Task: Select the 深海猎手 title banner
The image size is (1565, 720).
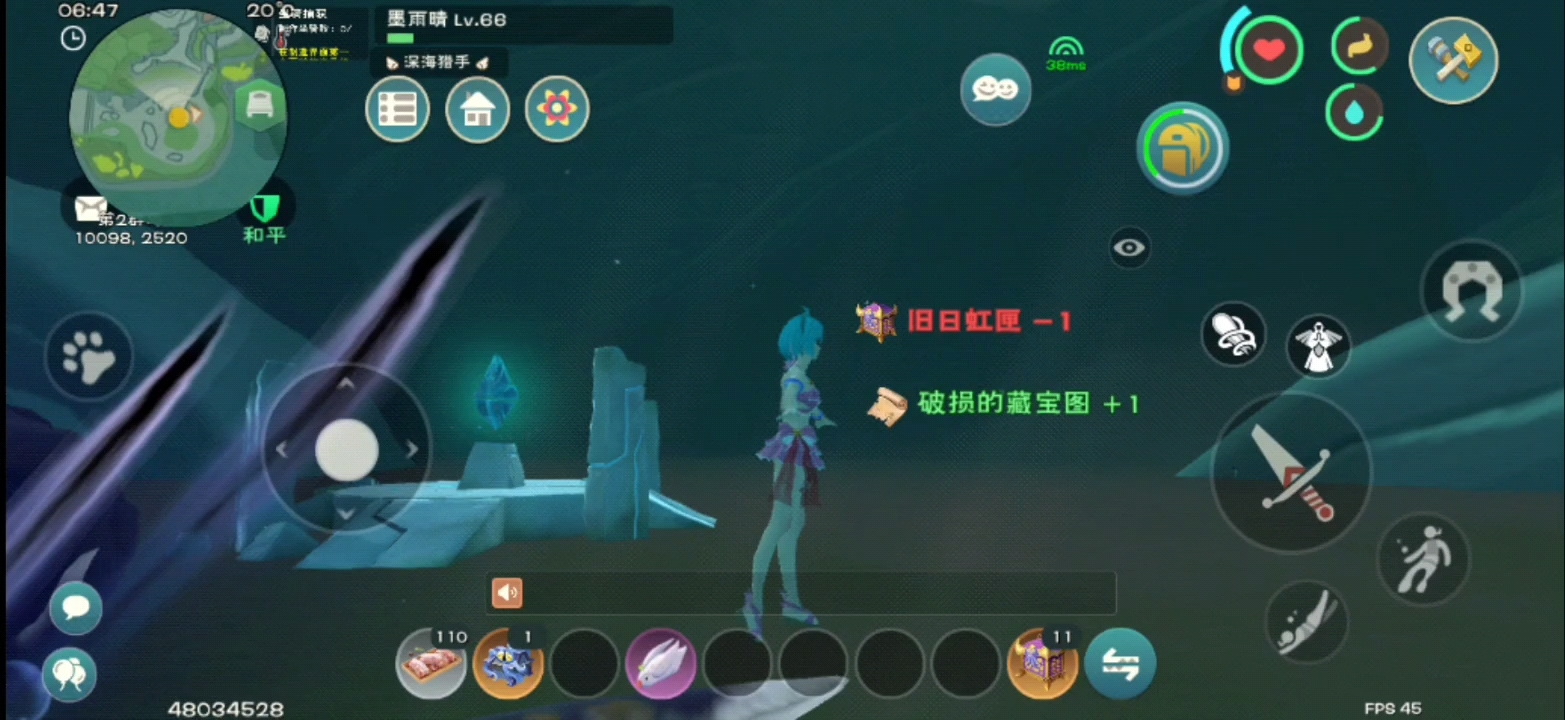Action: click(x=438, y=62)
